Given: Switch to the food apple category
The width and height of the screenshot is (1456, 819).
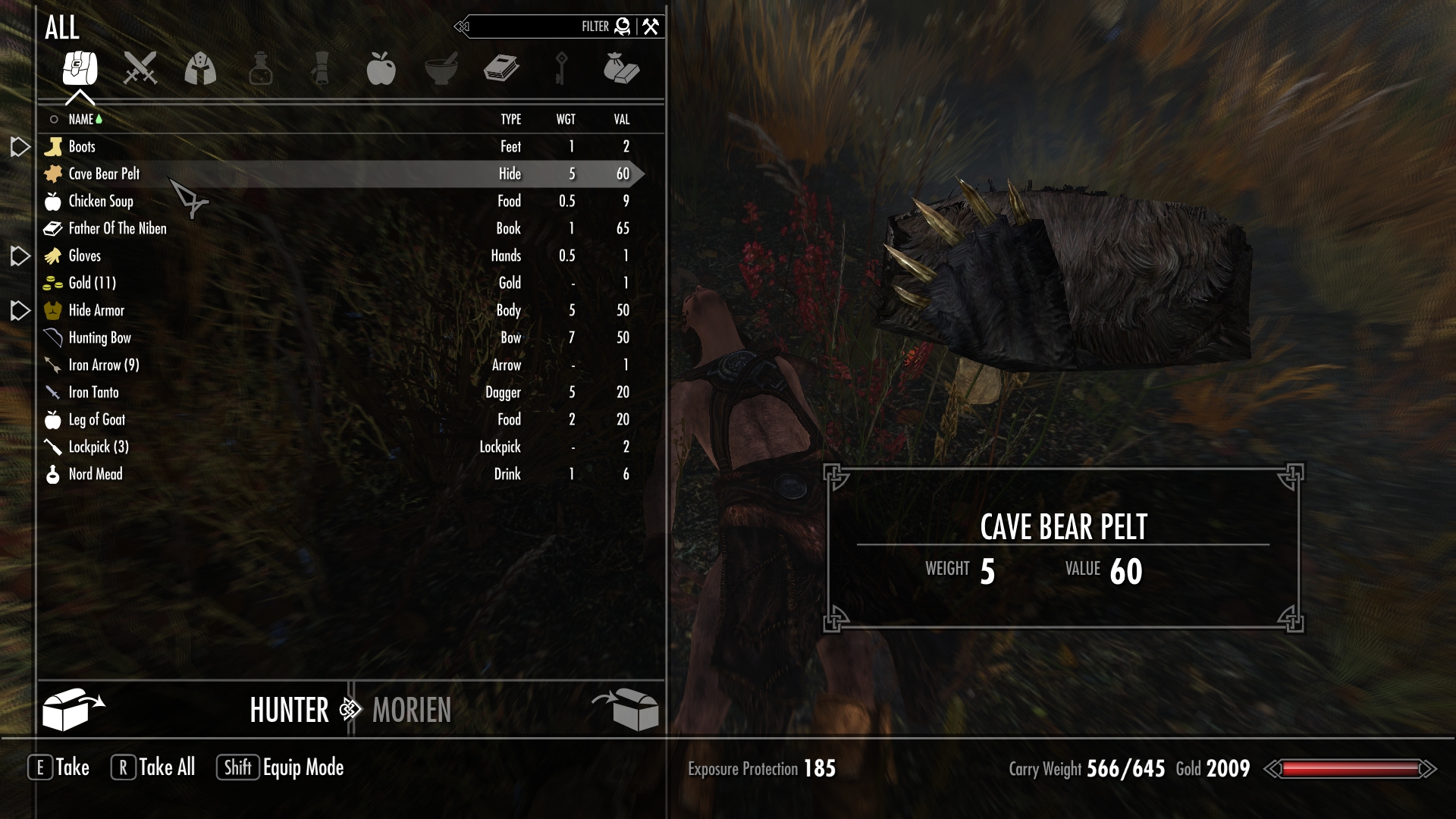Looking at the screenshot, I should (x=381, y=68).
